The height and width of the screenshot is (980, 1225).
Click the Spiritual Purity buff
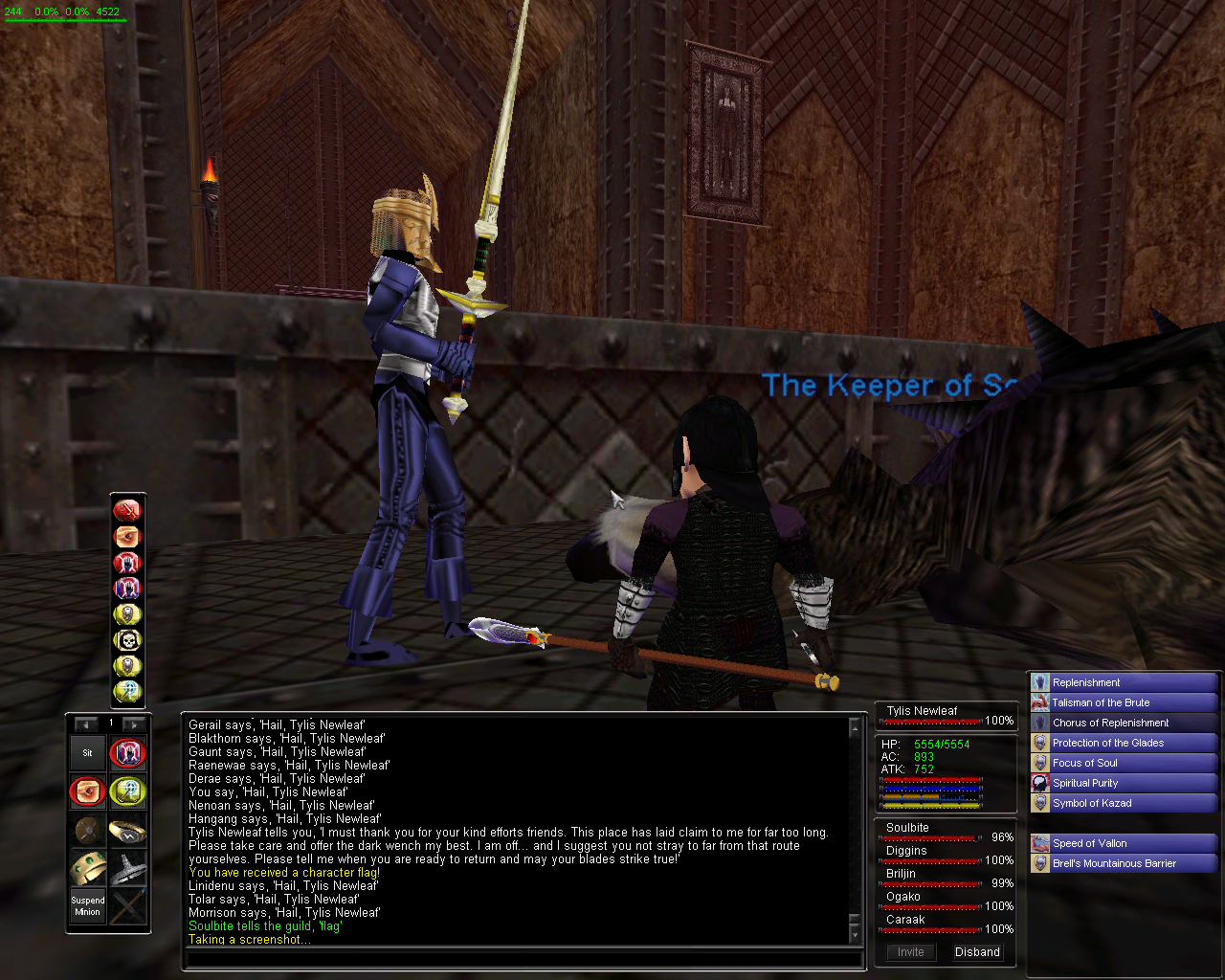click(x=1085, y=783)
